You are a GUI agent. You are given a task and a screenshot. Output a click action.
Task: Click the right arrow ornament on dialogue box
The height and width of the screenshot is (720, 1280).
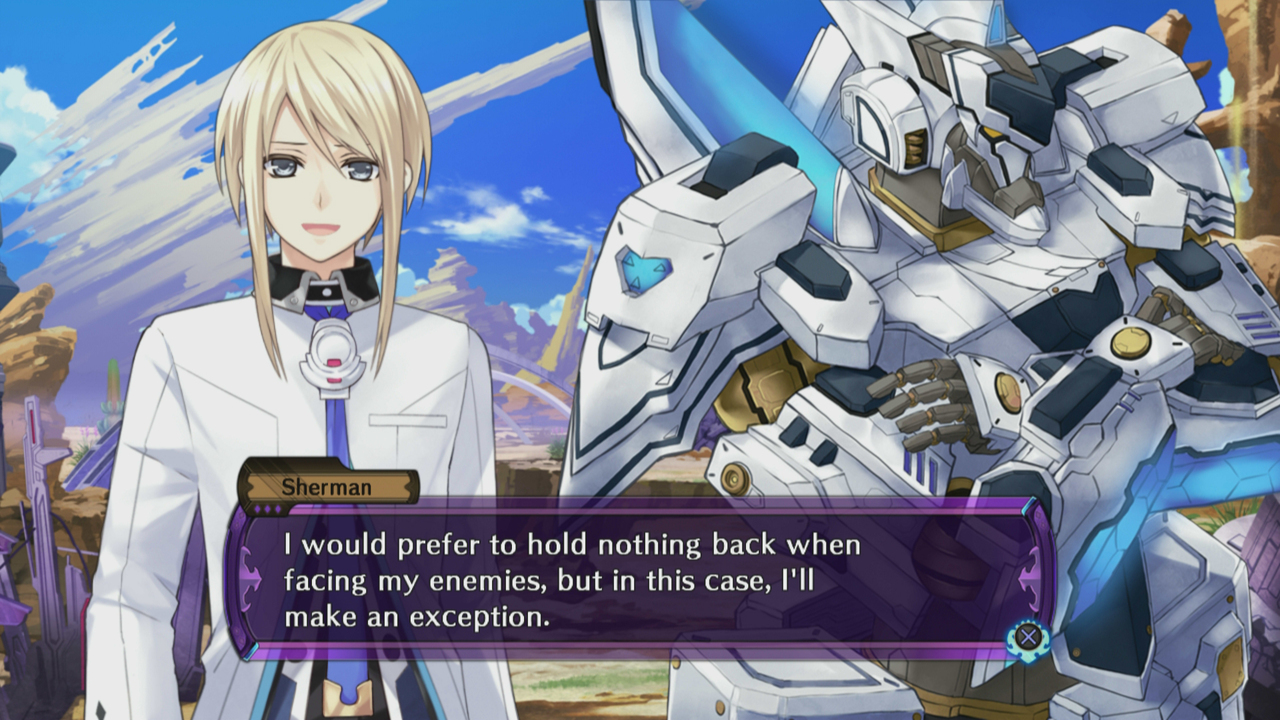pos(1026,579)
